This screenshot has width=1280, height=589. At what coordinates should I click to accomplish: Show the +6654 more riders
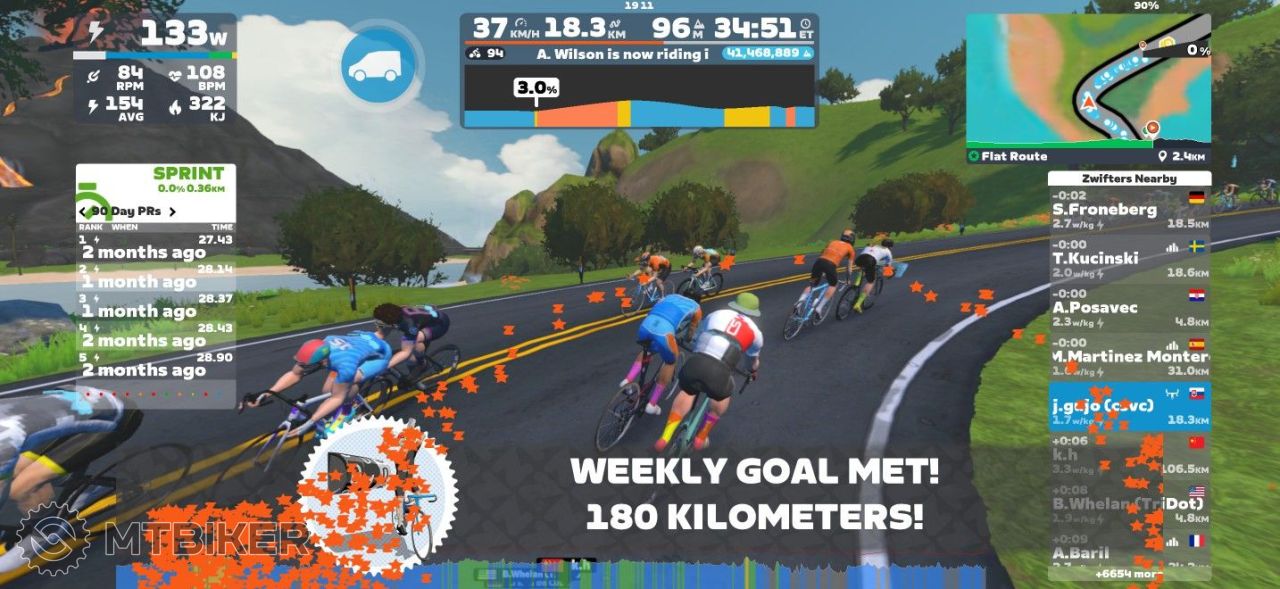[1128, 574]
